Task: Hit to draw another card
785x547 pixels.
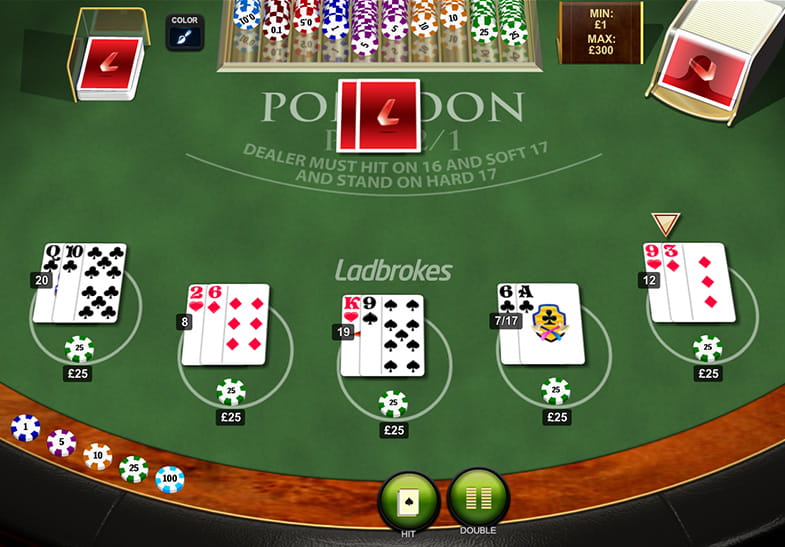Action: 409,497
